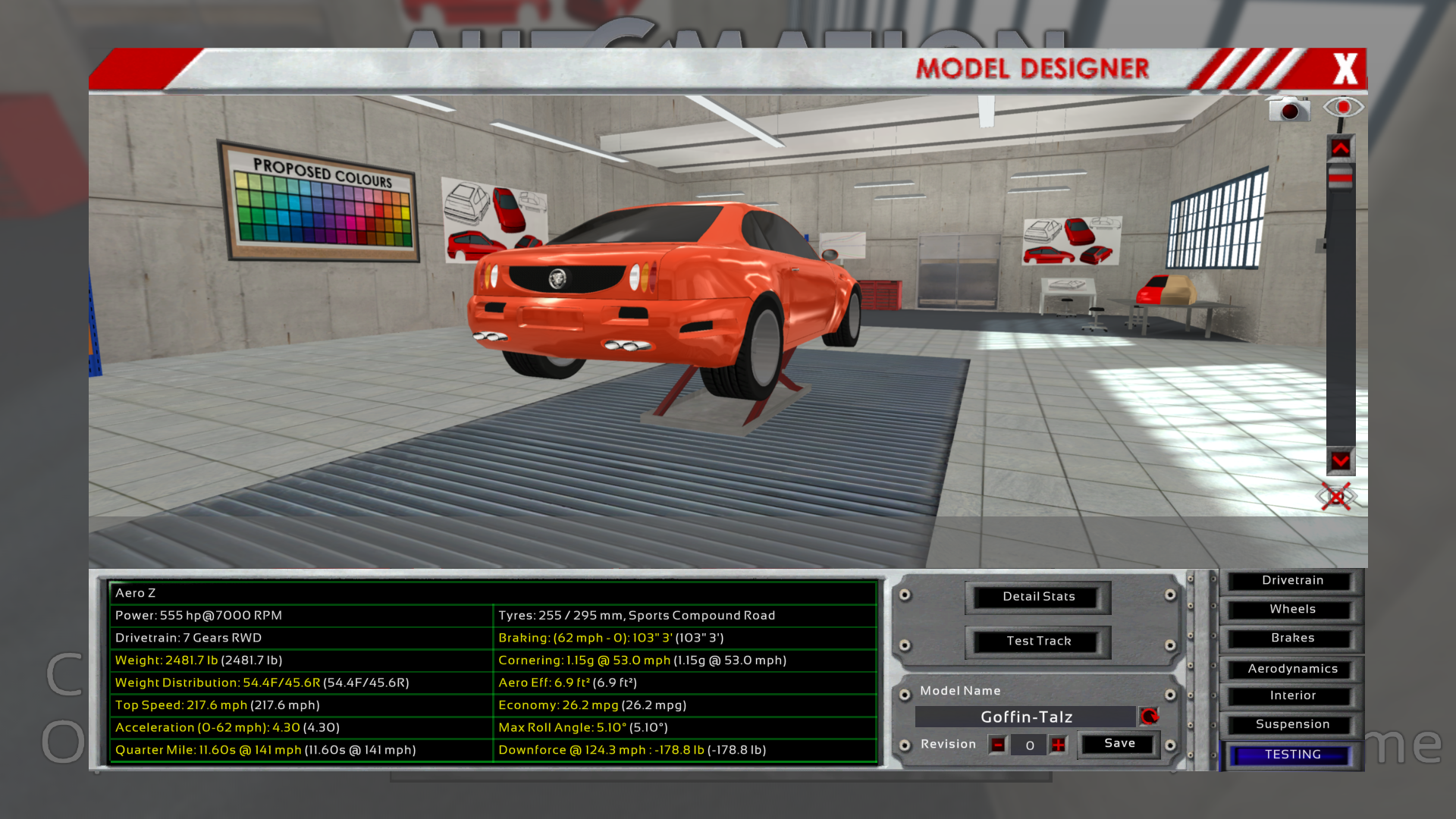Open the Test Track

(x=1038, y=642)
